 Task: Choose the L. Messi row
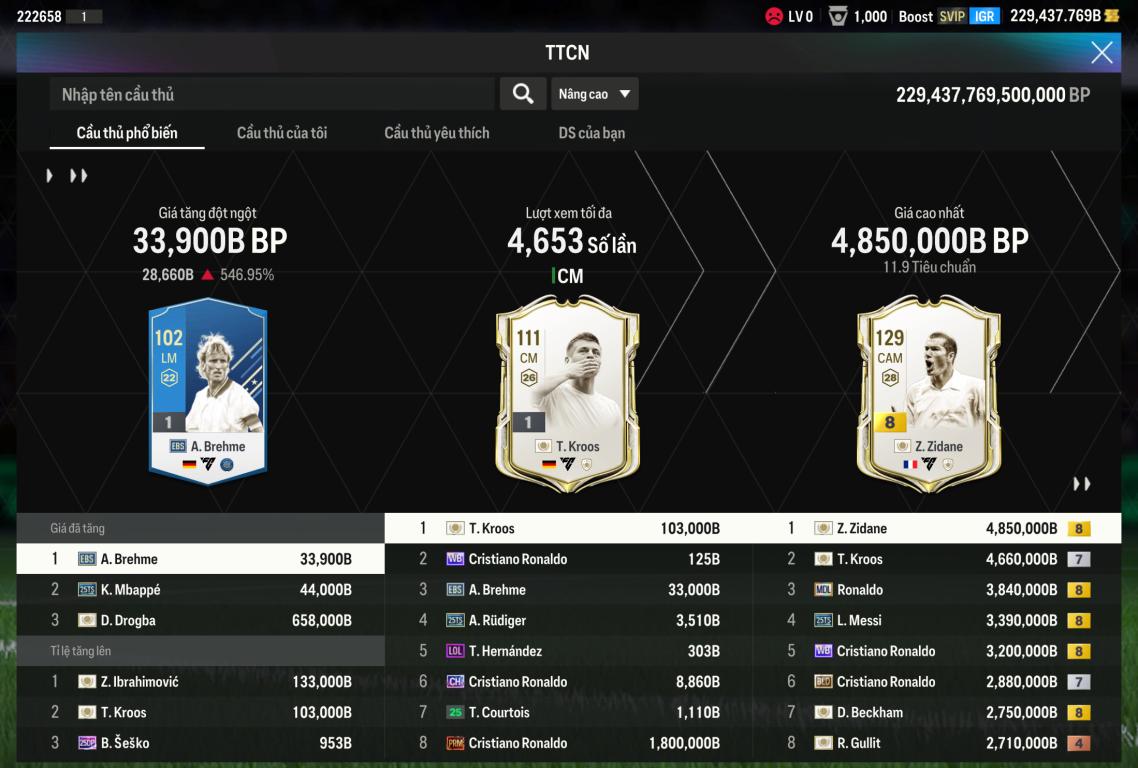(936, 621)
